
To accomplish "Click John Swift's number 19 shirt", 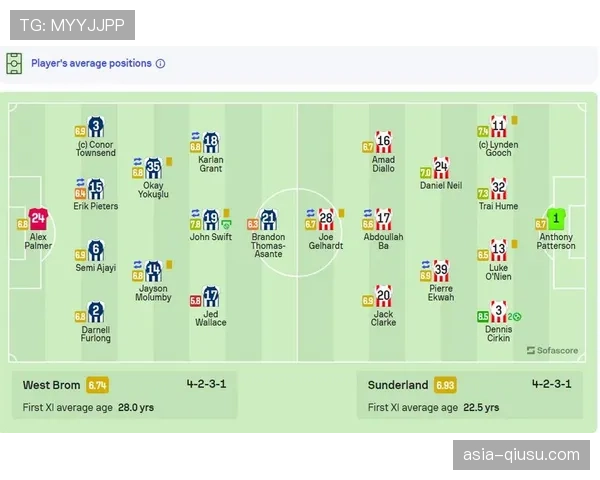I will (x=211, y=220).
